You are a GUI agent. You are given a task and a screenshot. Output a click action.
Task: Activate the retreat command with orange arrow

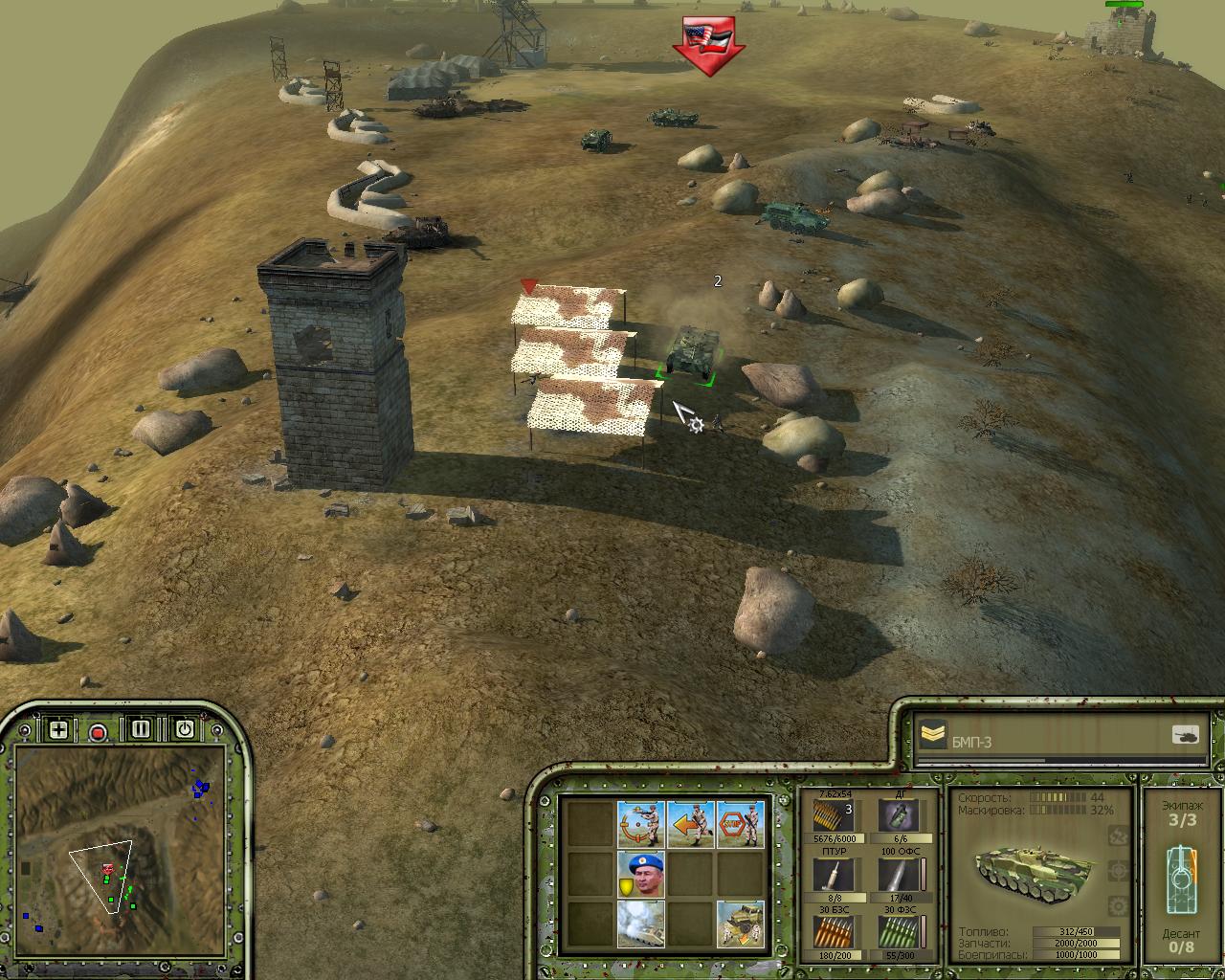(691, 823)
